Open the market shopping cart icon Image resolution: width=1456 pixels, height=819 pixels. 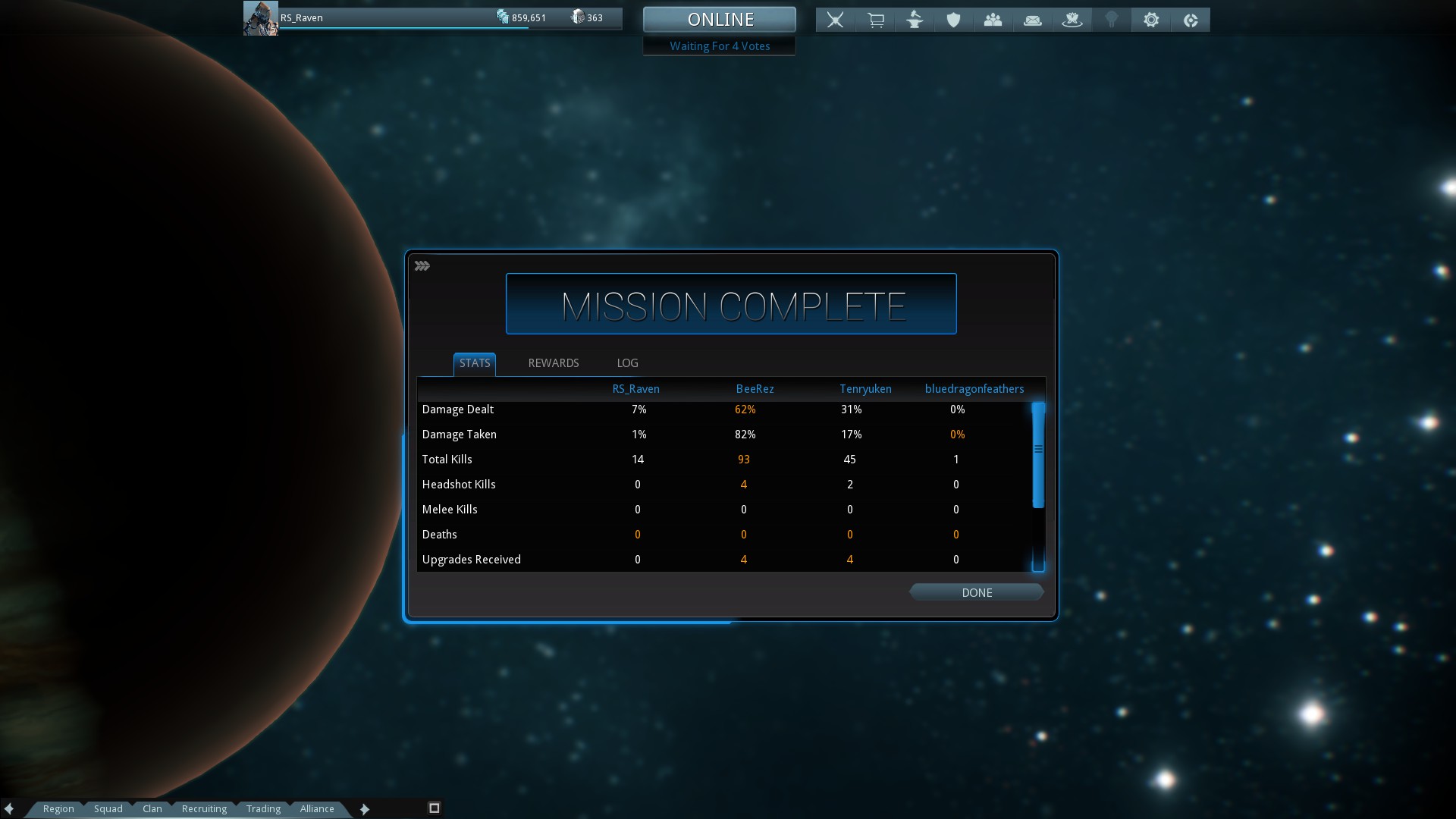click(875, 20)
